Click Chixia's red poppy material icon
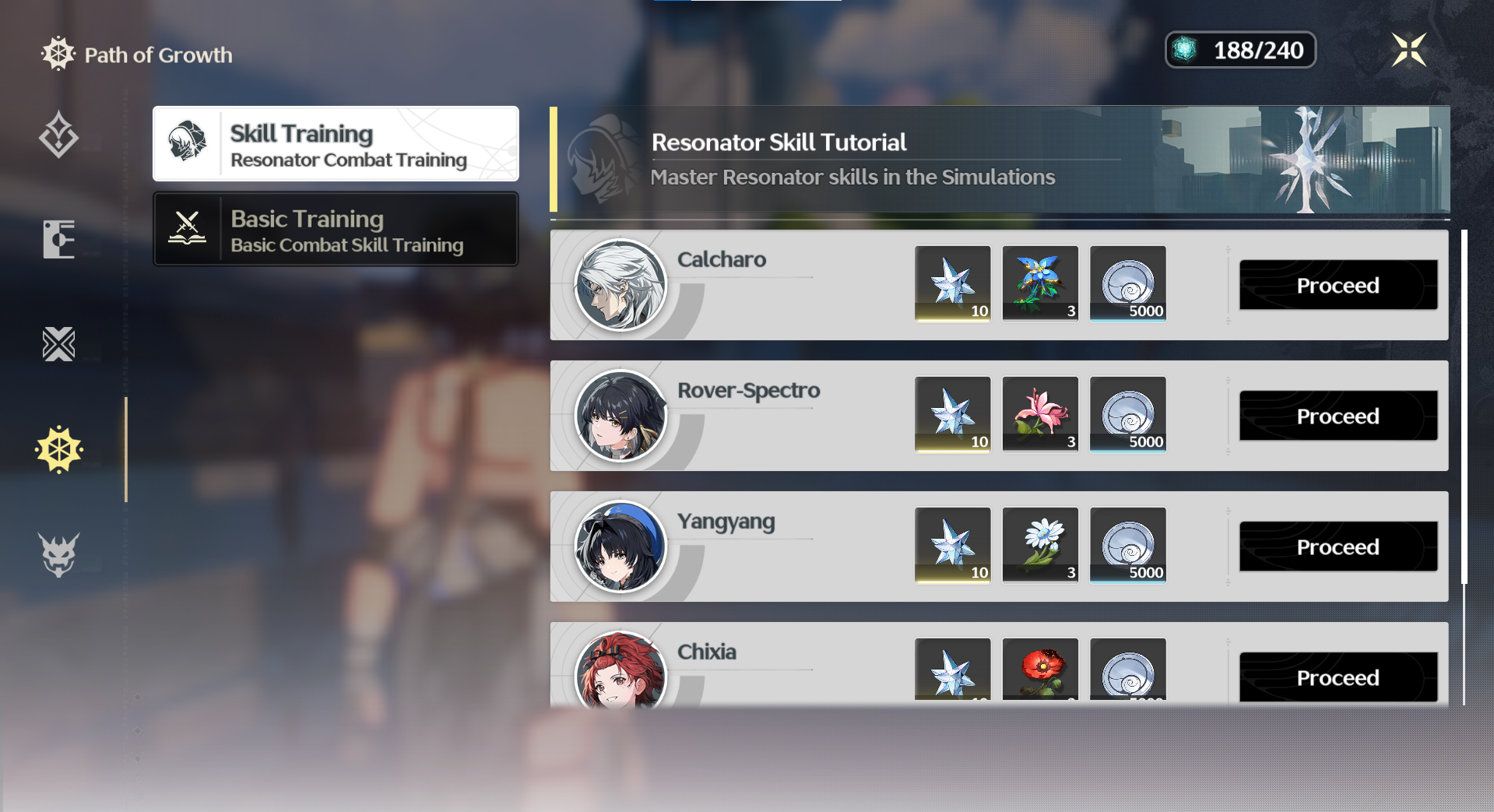Screen dimensions: 1494x812 pos(1040,677)
